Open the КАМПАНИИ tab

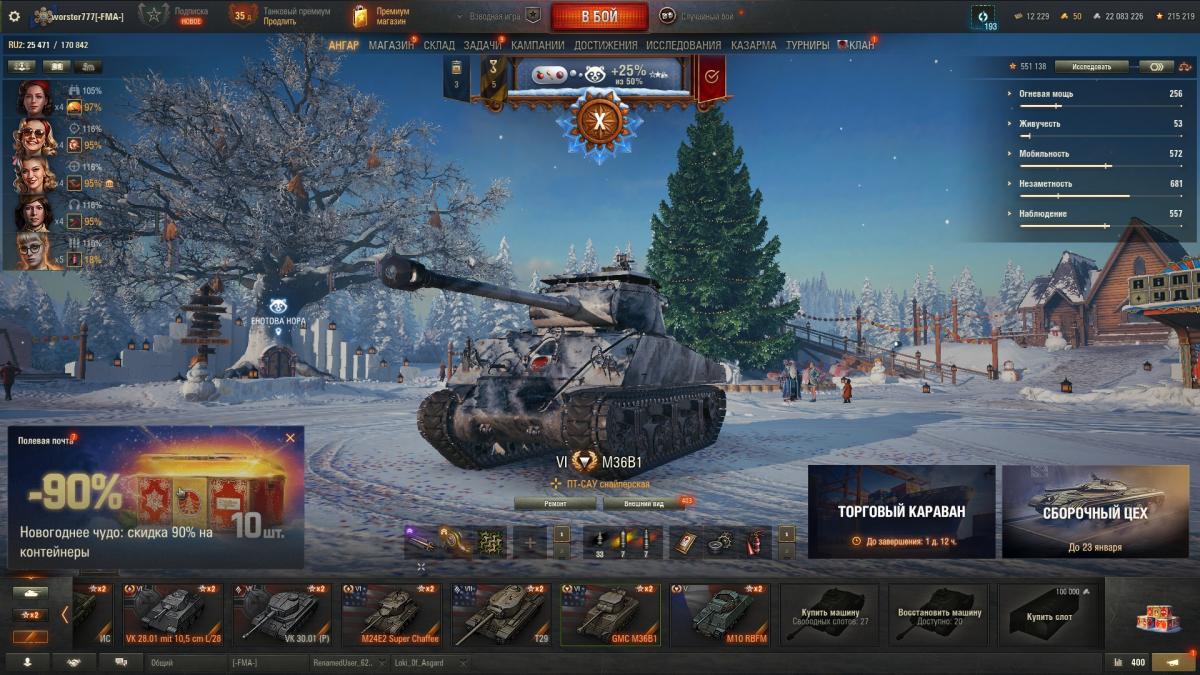click(x=537, y=45)
